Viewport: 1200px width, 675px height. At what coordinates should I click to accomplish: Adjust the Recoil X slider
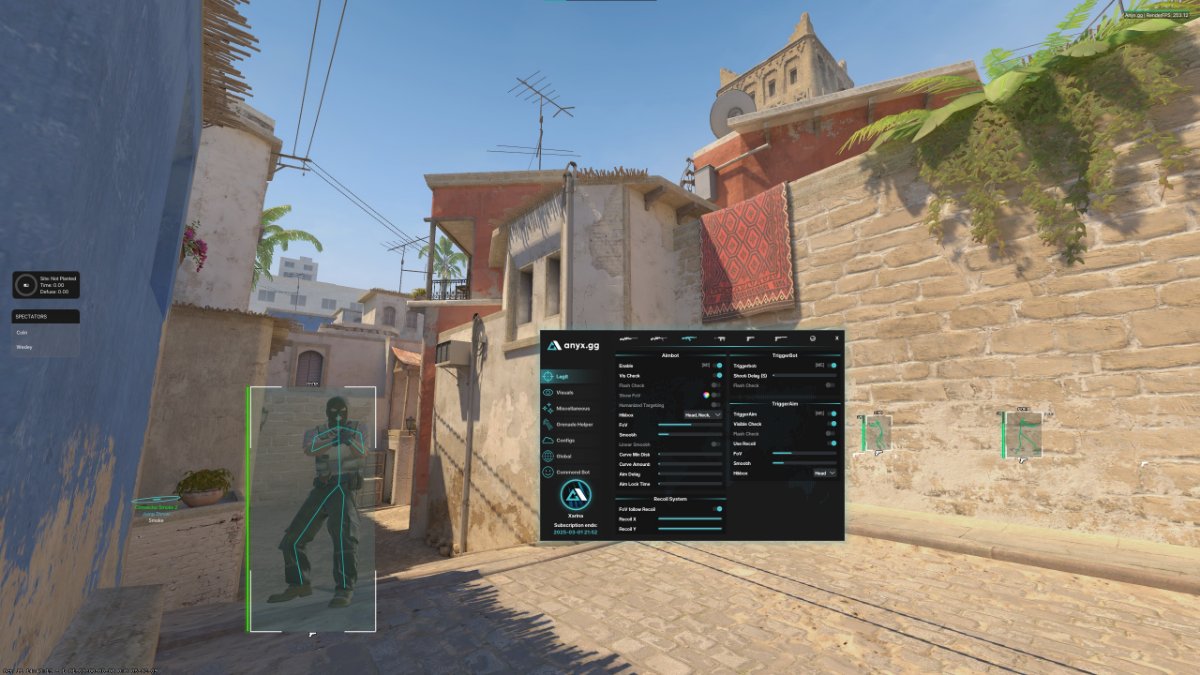click(690, 519)
